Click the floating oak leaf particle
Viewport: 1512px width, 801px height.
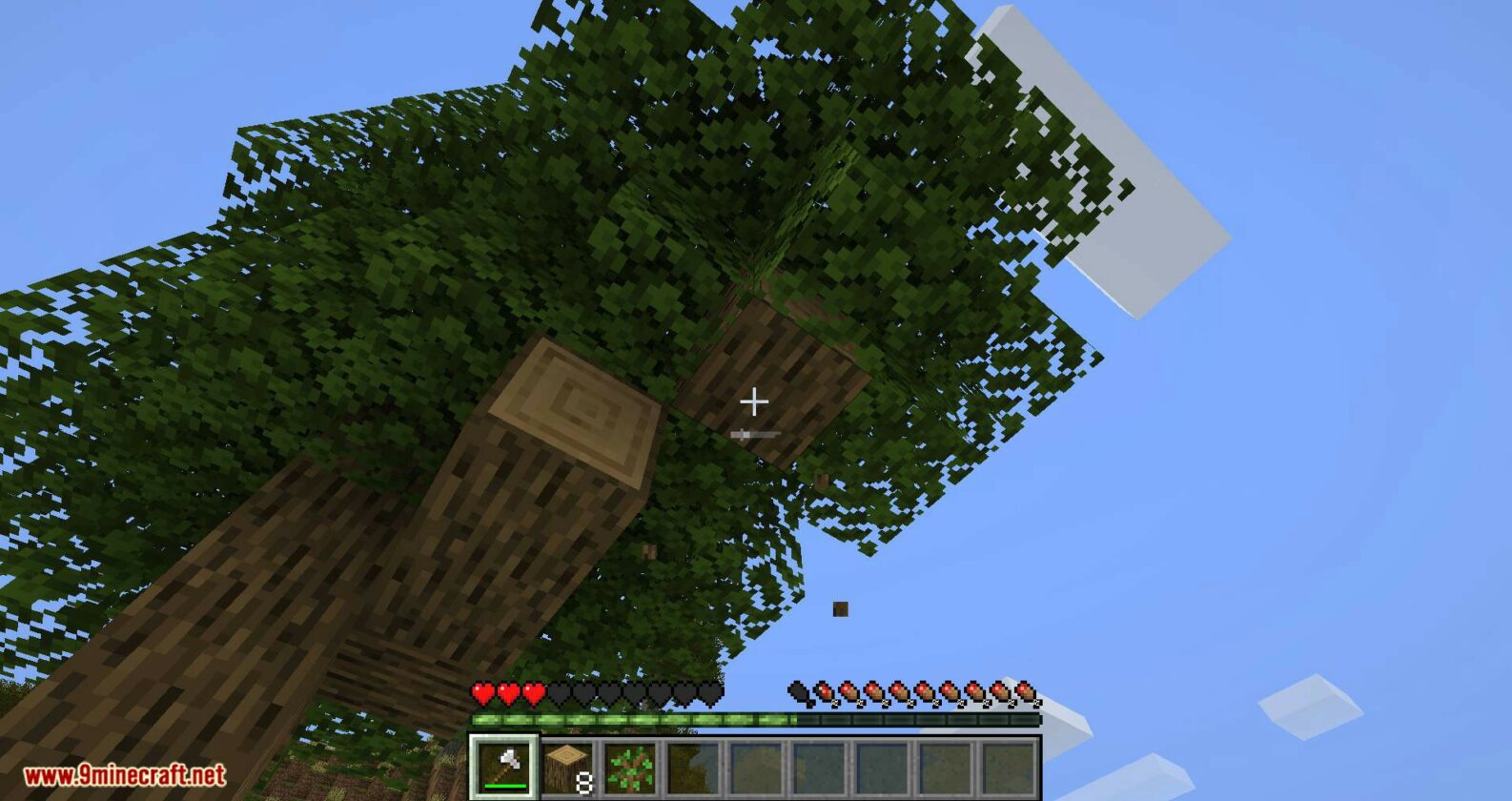click(840, 607)
